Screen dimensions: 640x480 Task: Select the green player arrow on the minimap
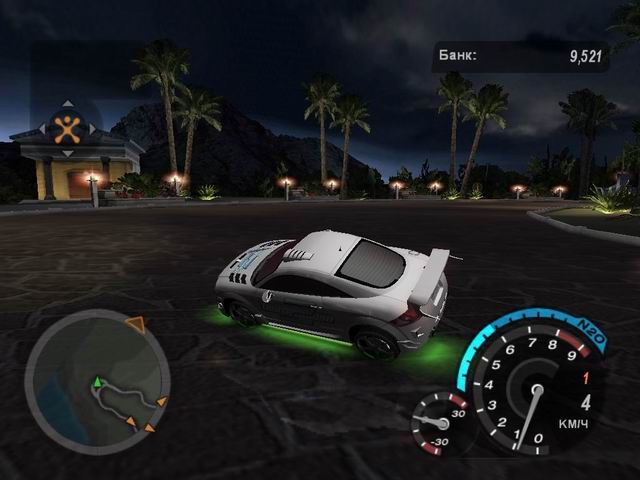(x=97, y=383)
